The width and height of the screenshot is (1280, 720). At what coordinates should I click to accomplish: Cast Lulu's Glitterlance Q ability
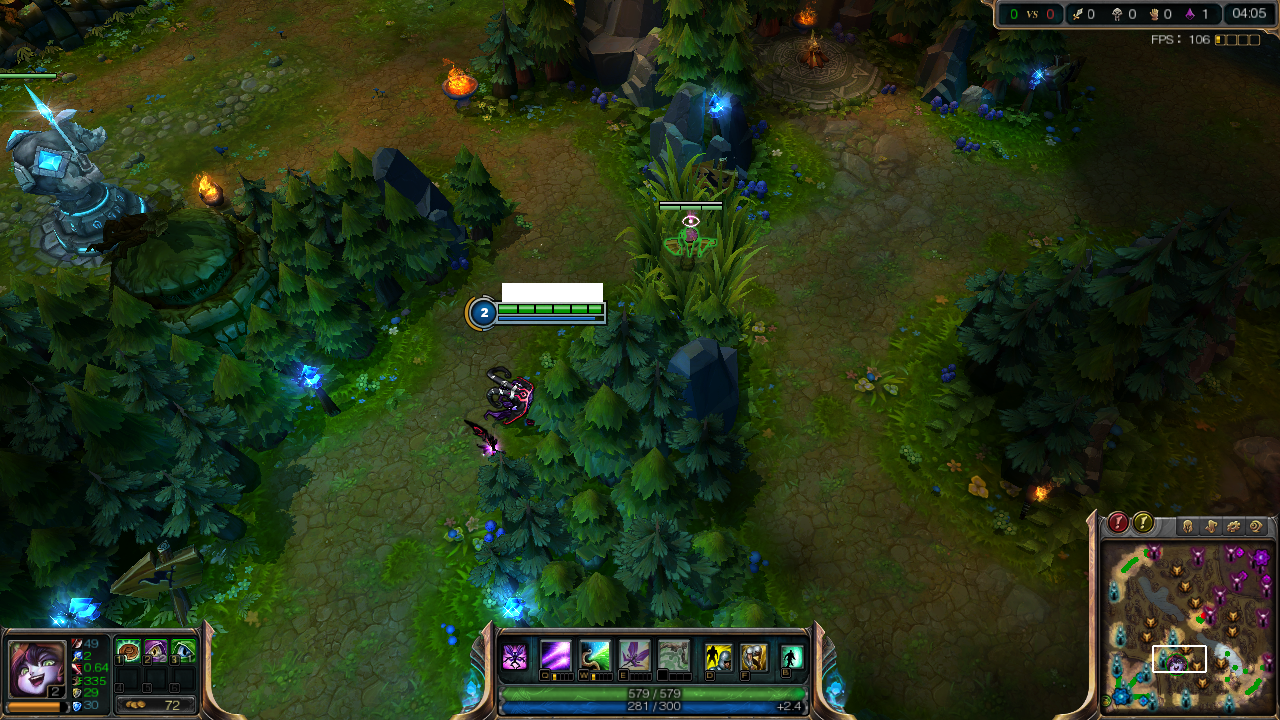(556, 656)
